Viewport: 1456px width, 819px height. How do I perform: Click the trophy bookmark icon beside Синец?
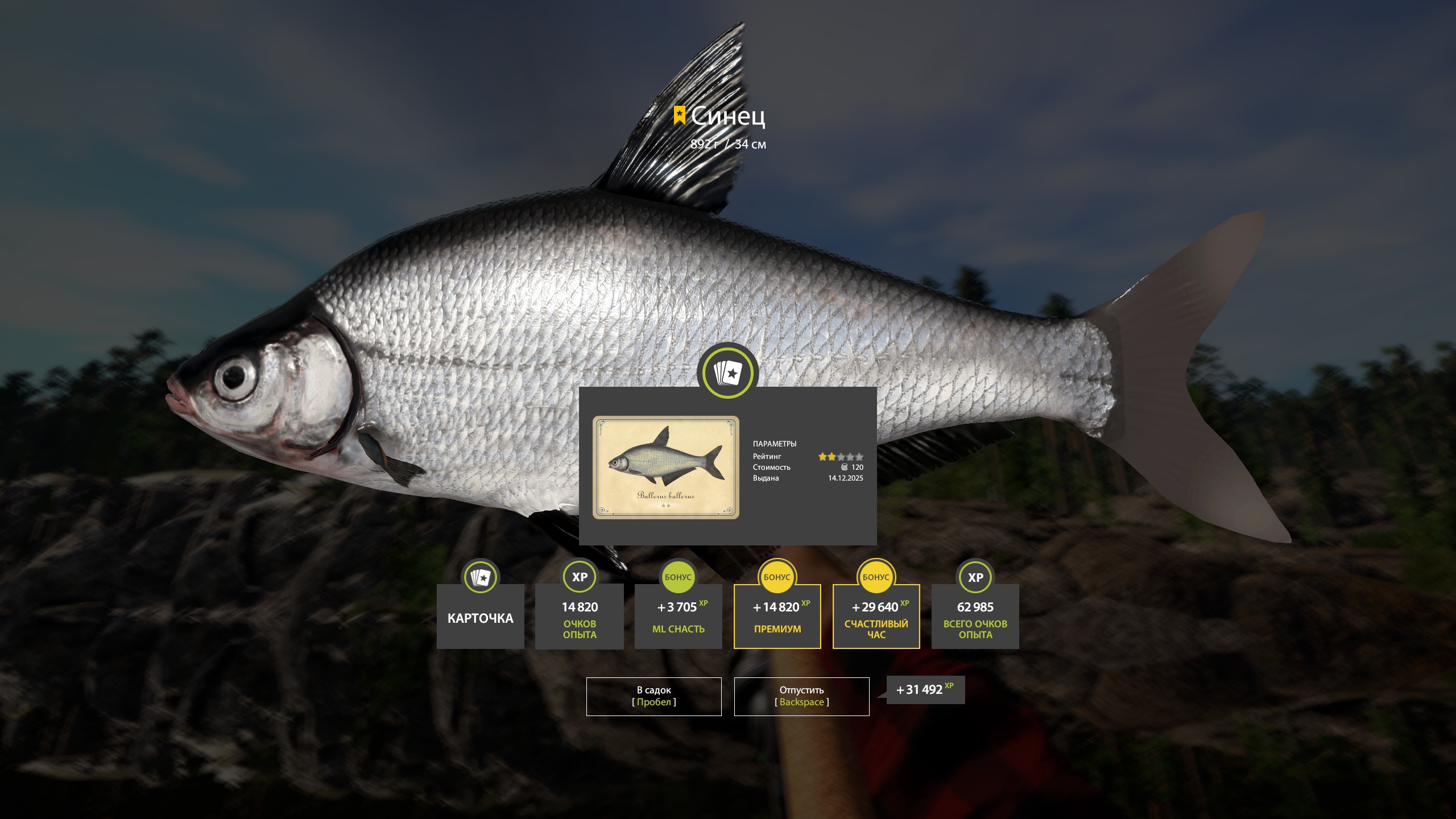[x=679, y=115]
